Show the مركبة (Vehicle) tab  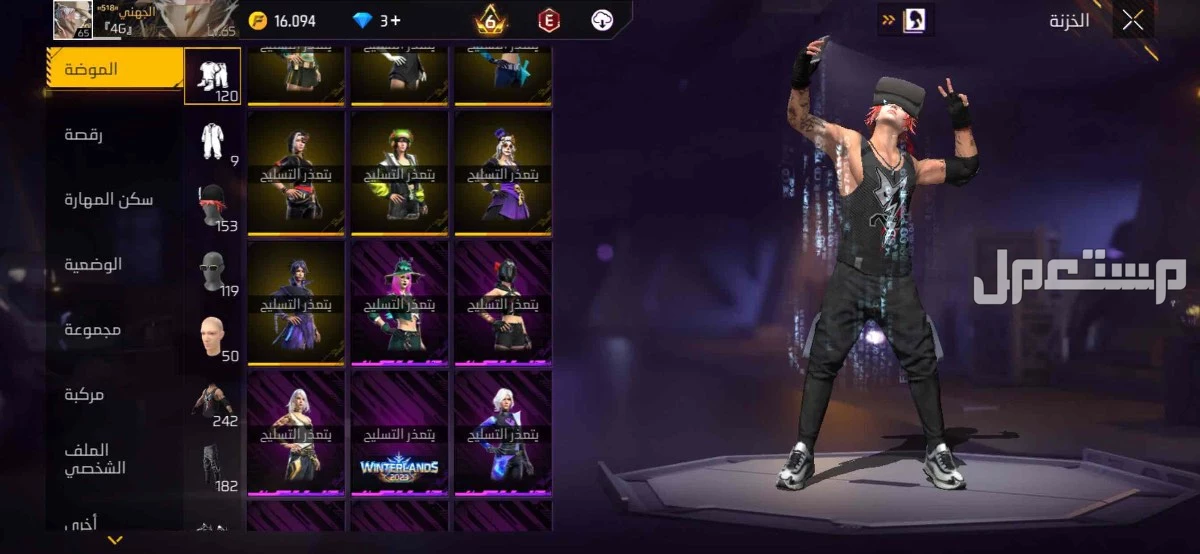click(84, 394)
